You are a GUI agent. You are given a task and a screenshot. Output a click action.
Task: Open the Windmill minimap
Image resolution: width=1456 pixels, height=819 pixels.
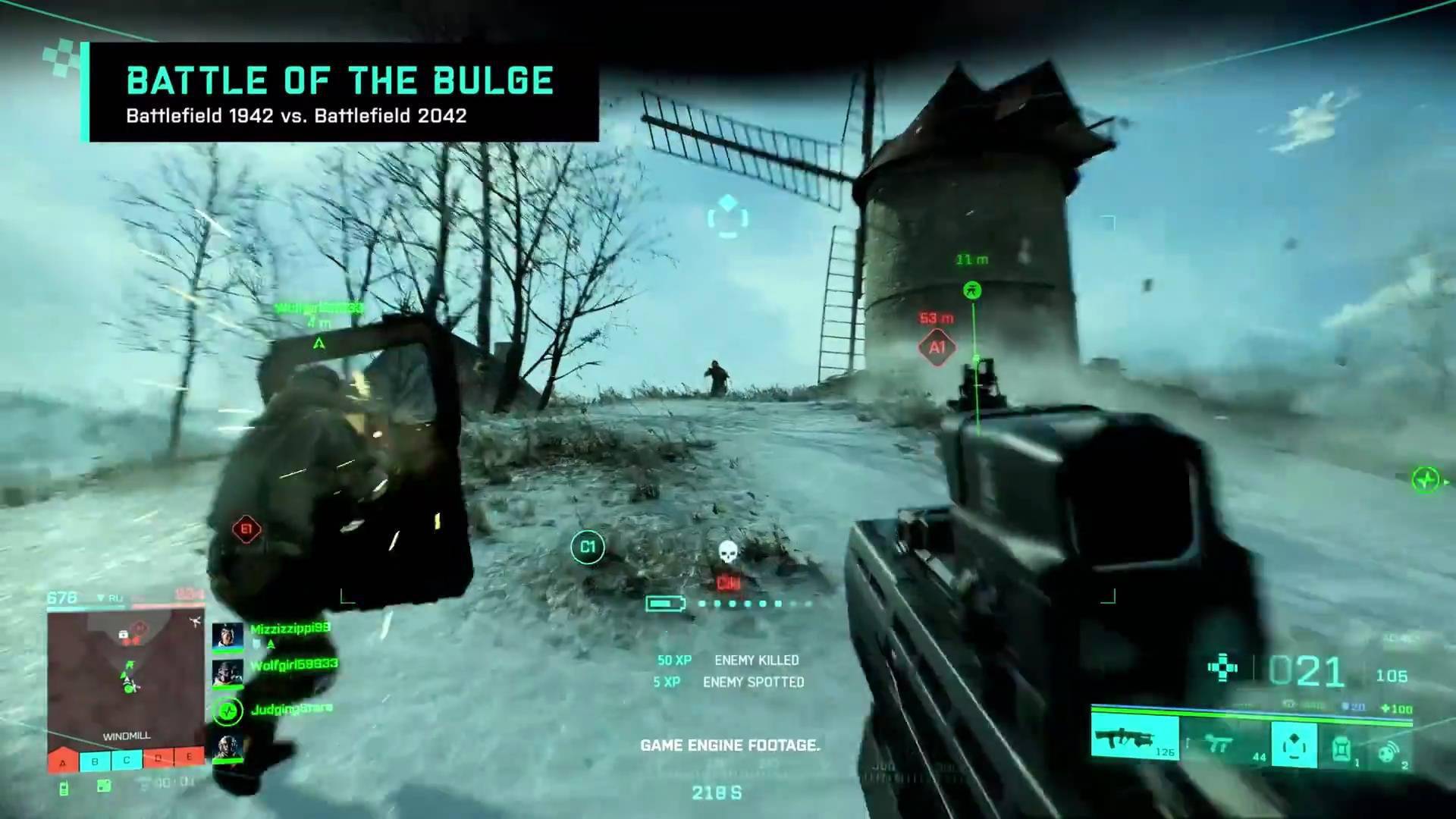pyautogui.click(x=126, y=676)
